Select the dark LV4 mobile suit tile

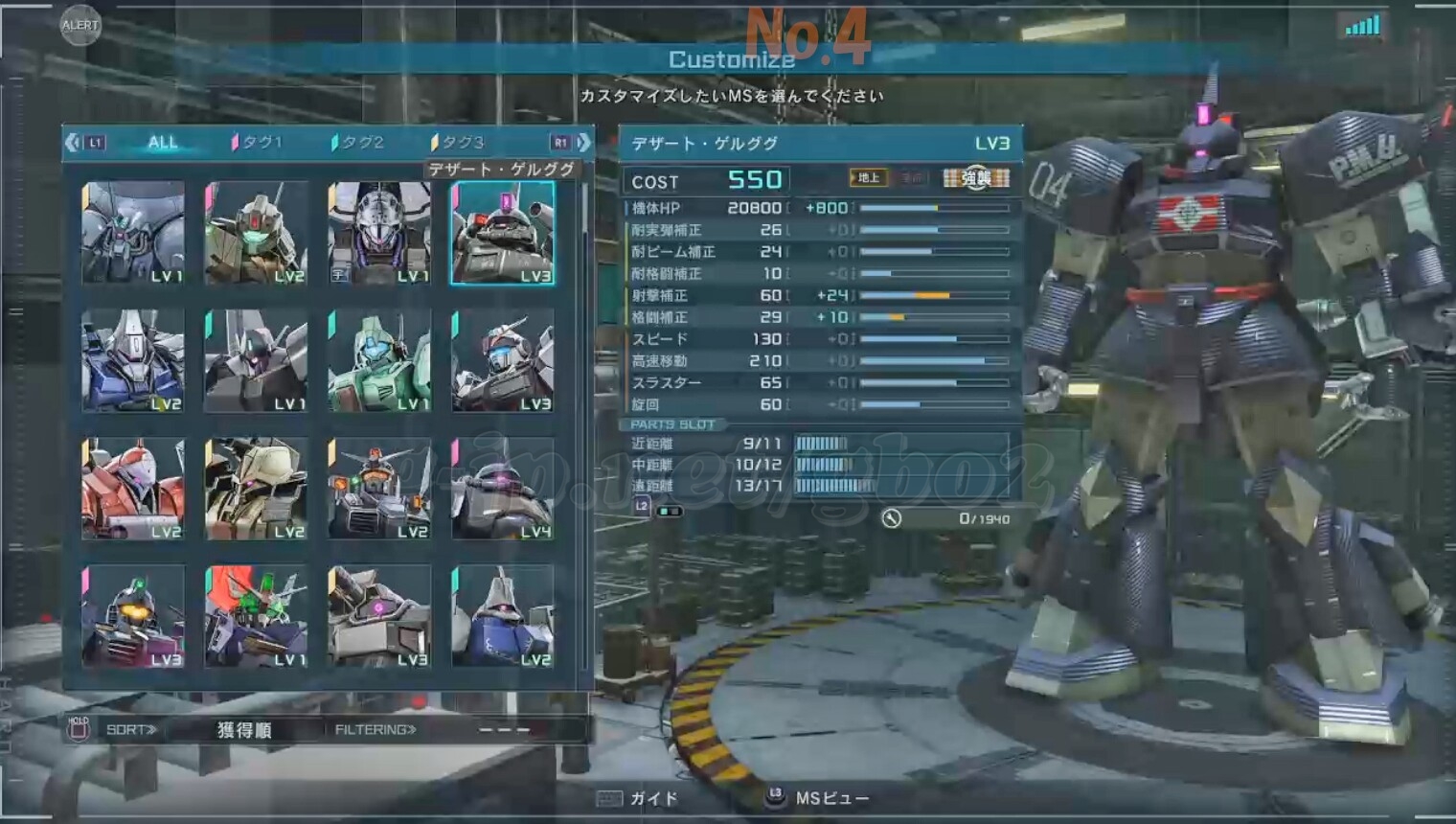click(502, 489)
